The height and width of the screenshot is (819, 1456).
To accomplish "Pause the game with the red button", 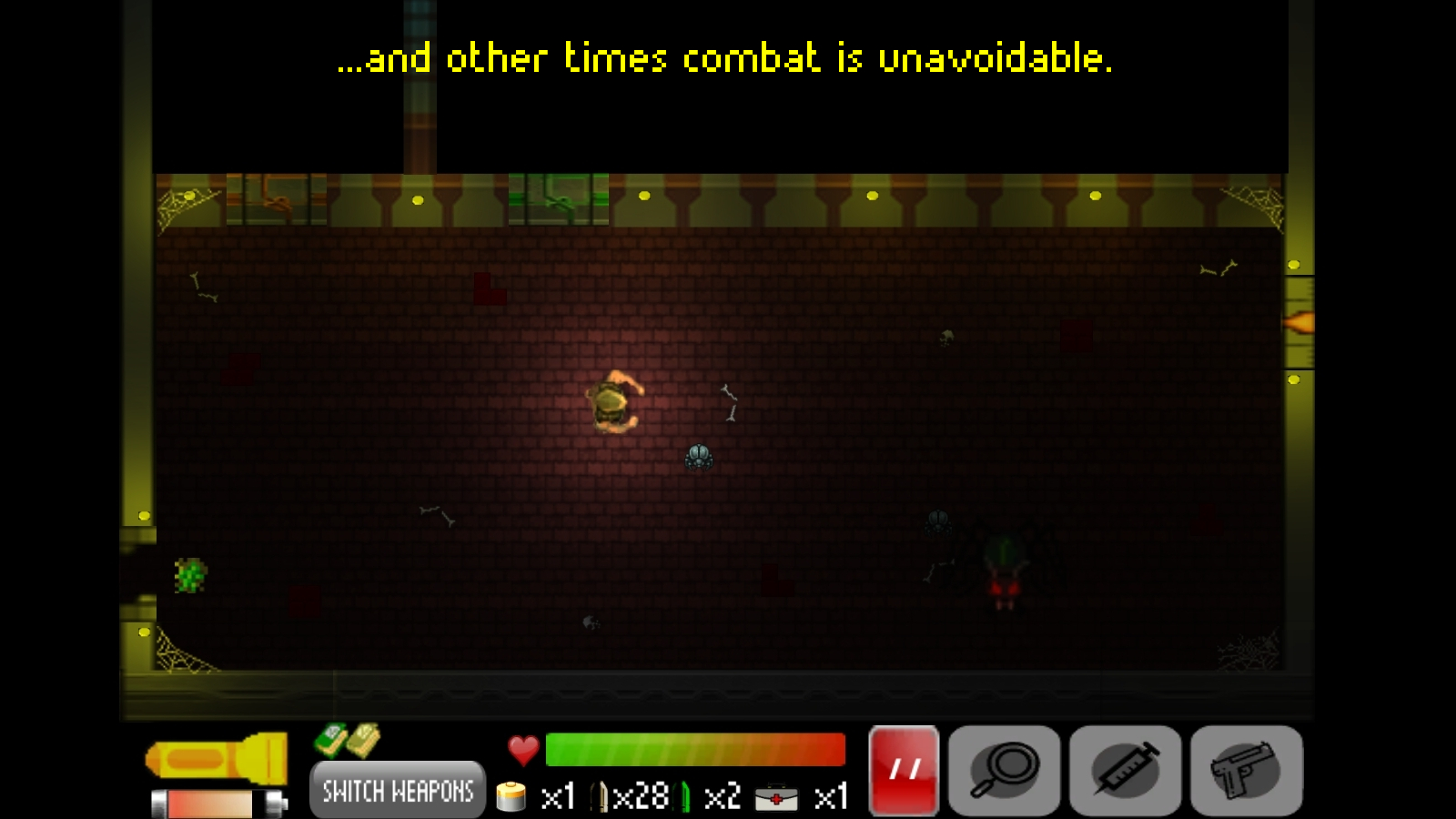I will pyautogui.click(x=904, y=770).
